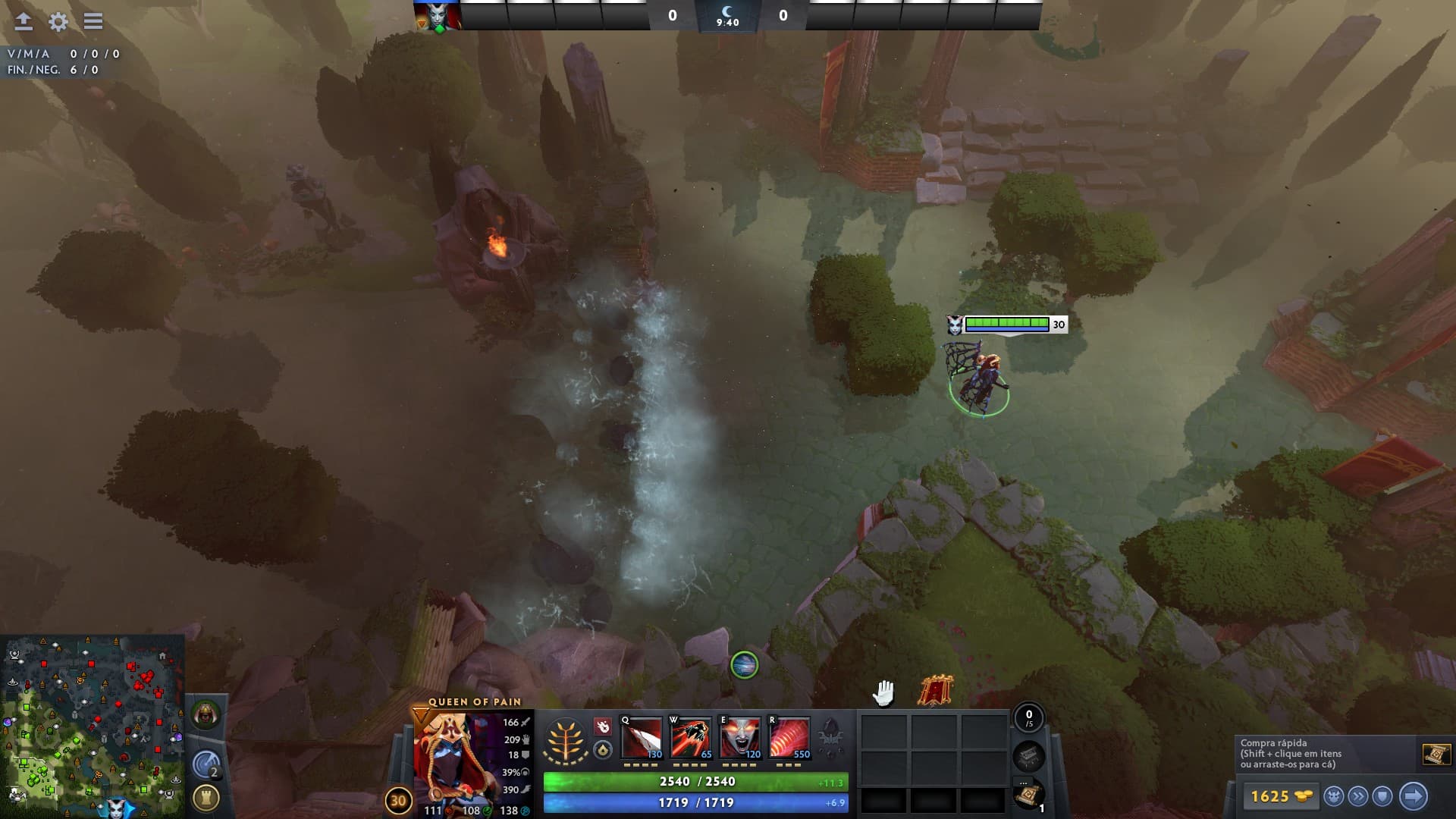1456x819 pixels.
Task: Open the shop via gold counter
Action: [1279, 796]
